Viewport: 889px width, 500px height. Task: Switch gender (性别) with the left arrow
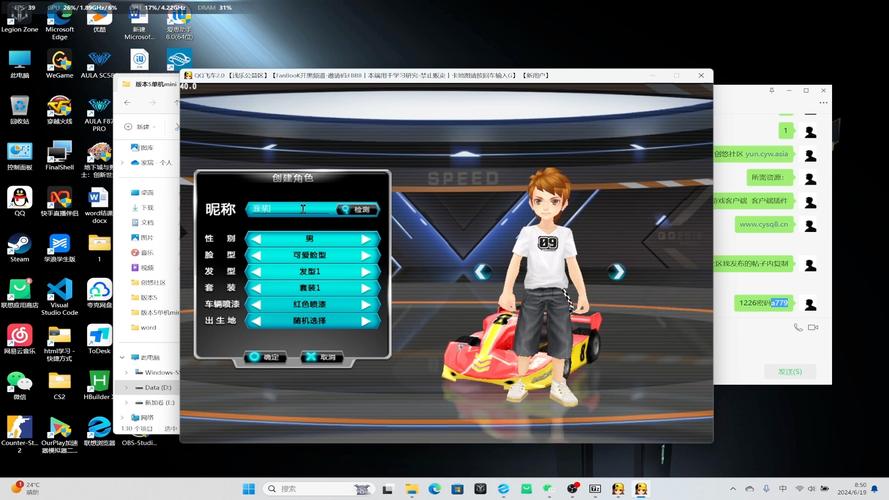(x=256, y=239)
